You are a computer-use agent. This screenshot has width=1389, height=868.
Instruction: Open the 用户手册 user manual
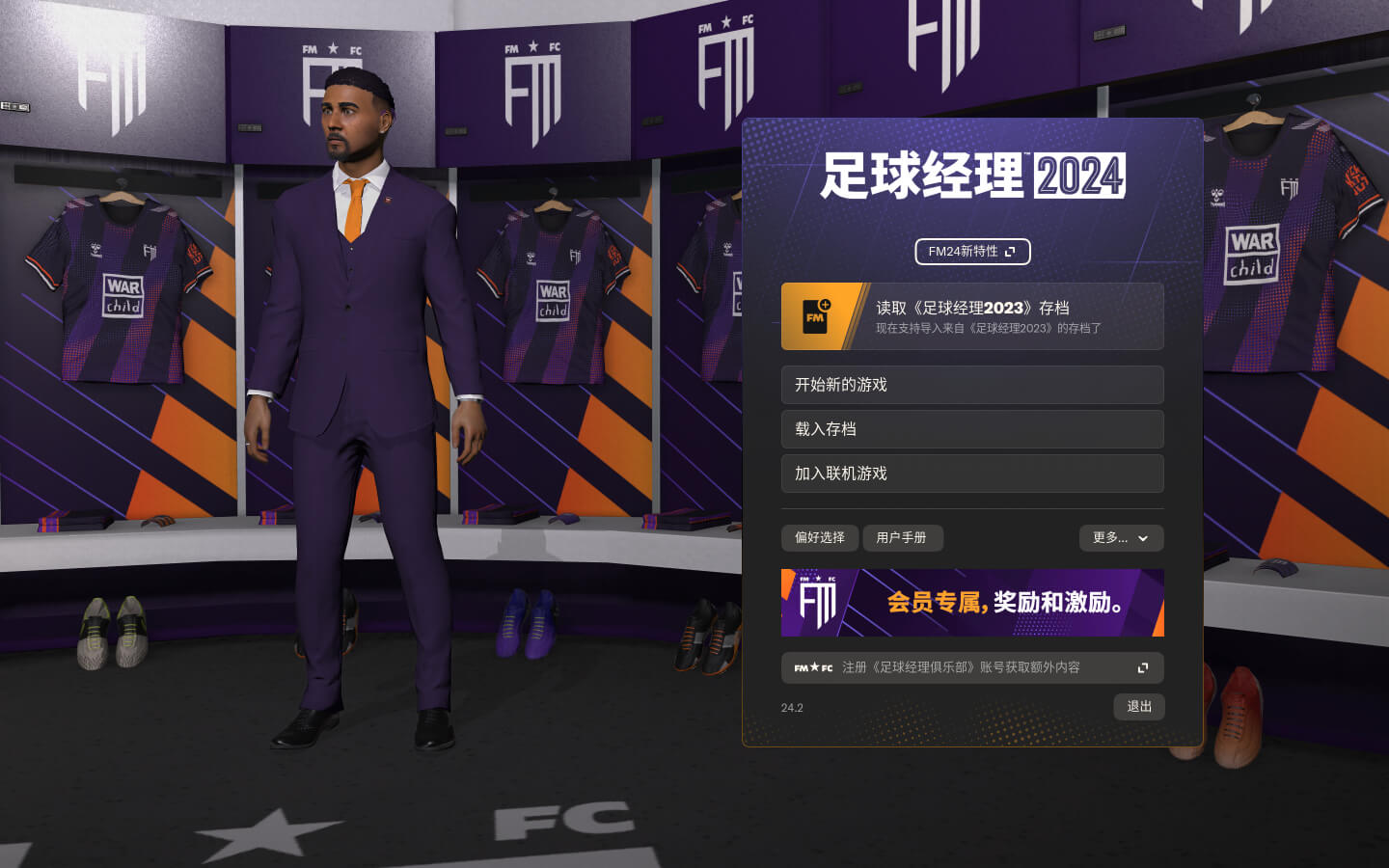(902, 538)
